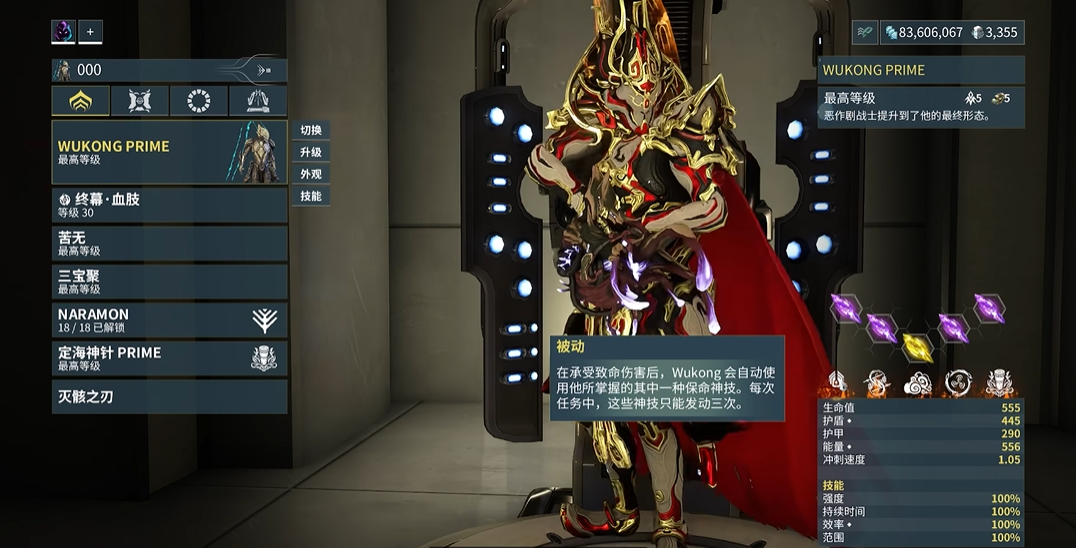Switch to the Warframe lotus-emblem tab
The width and height of the screenshot is (1076, 548).
(x=81, y=101)
